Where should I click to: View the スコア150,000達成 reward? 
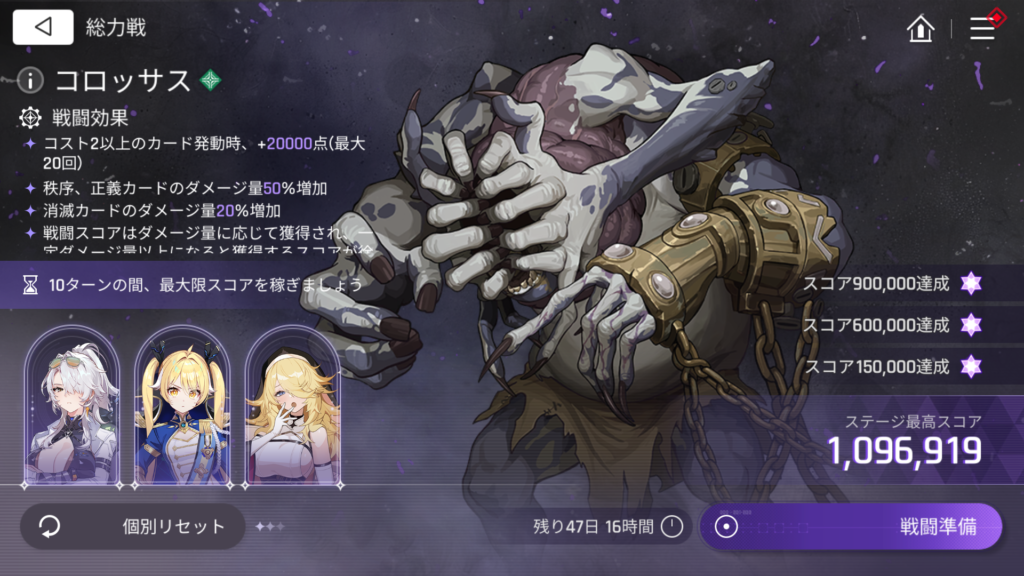coord(969,365)
